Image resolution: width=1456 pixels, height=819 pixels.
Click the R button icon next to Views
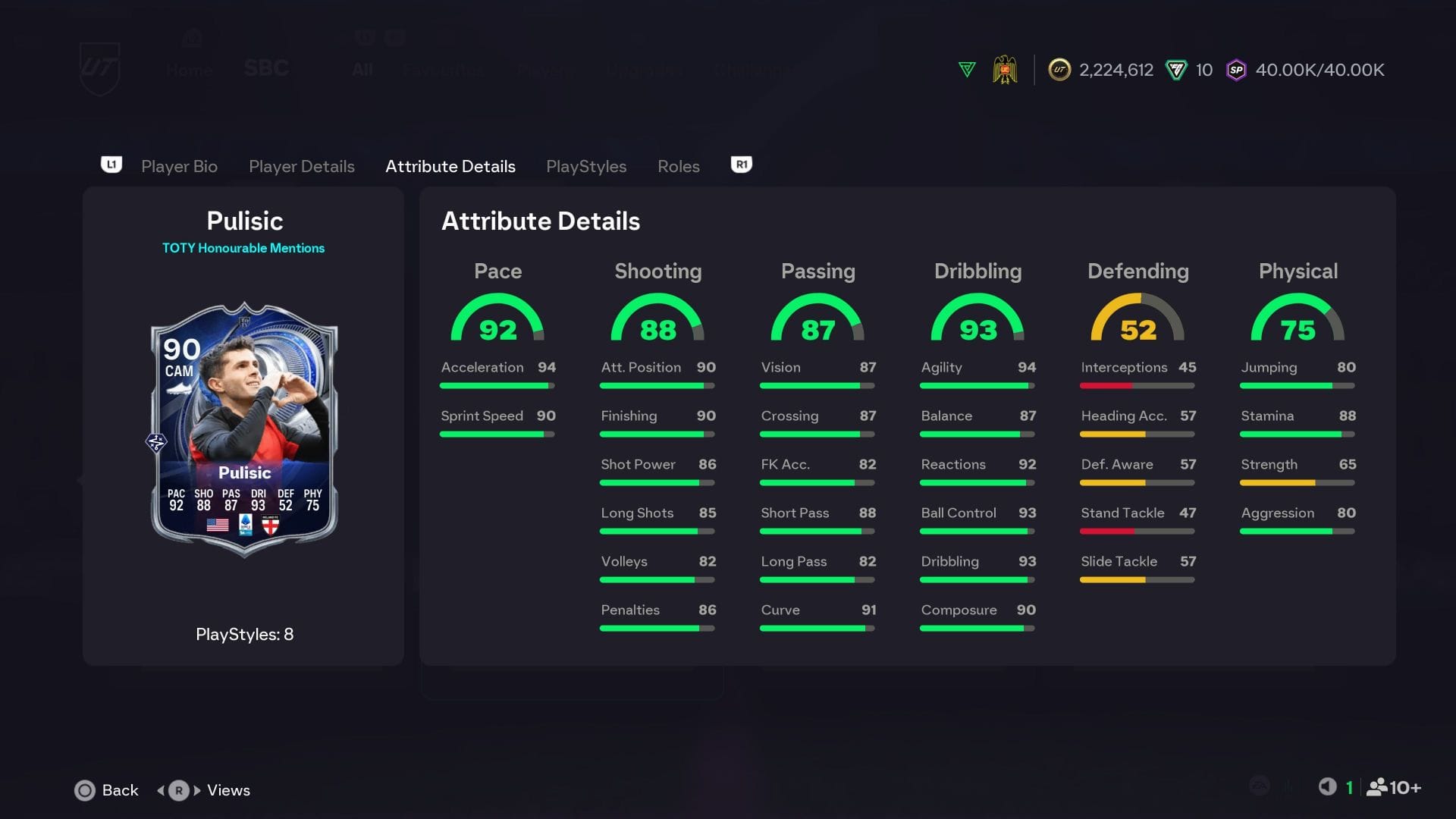pyautogui.click(x=177, y=790)
